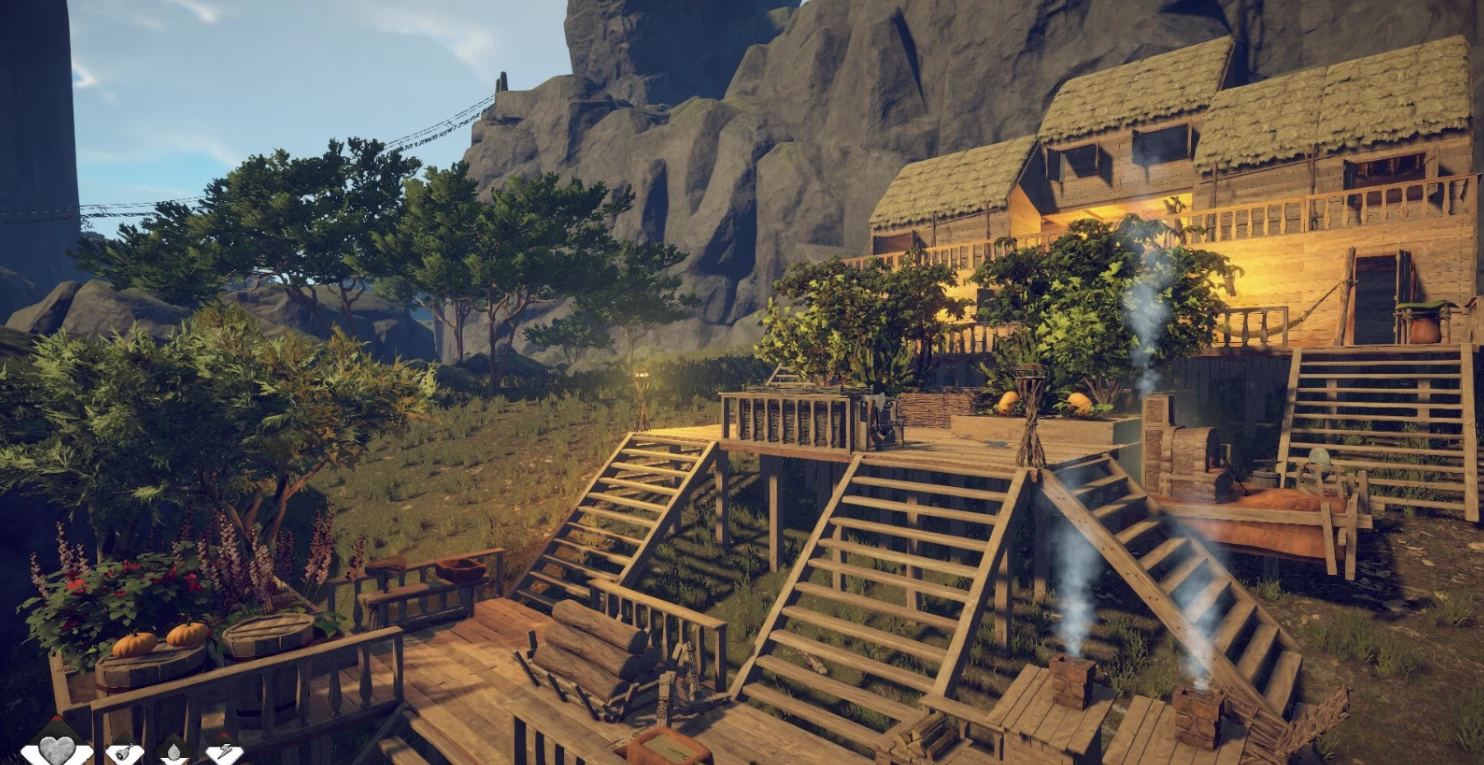Select the meat hunger icon
1484x765 pixels.
(125, 753)
